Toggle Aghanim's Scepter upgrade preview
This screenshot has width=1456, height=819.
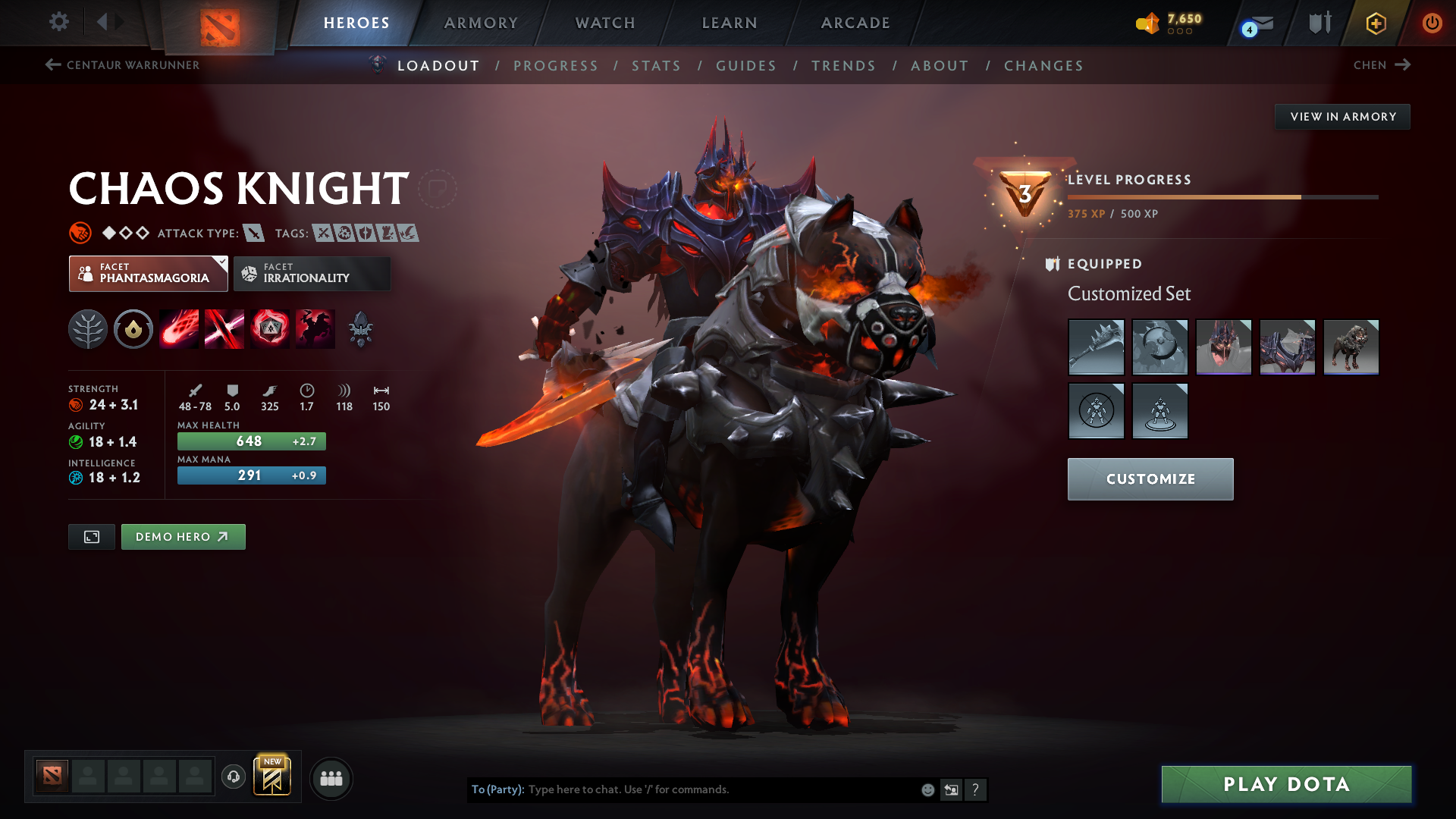click(x=360, y=322)
